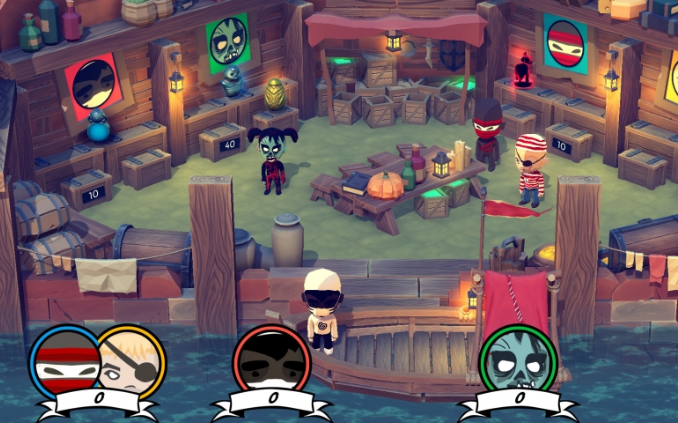678x423 pixels.
Task: Select the eyepatch pirate player portrait
Action: 131,360
